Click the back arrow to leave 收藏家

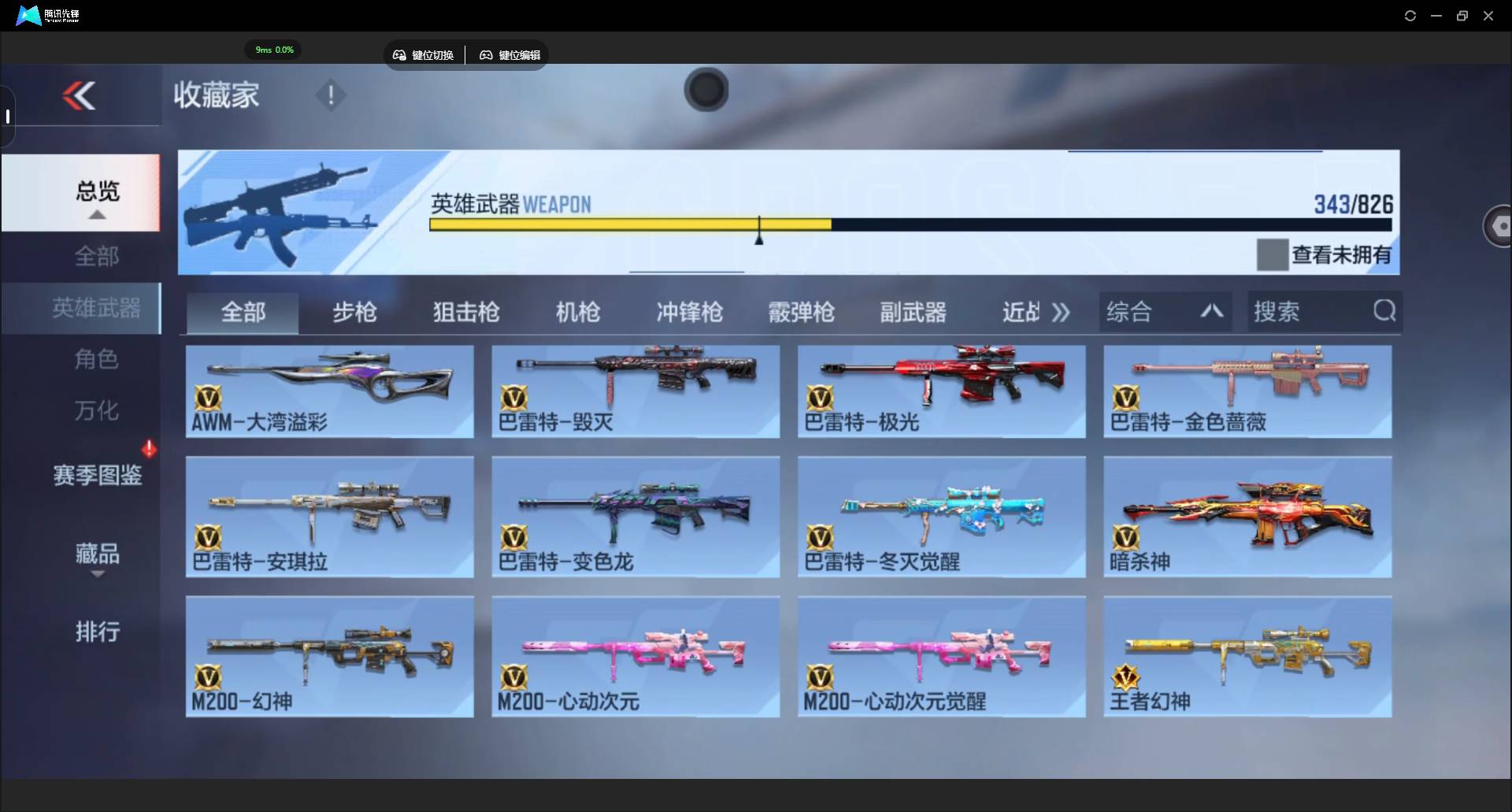[x=79, y=95]
